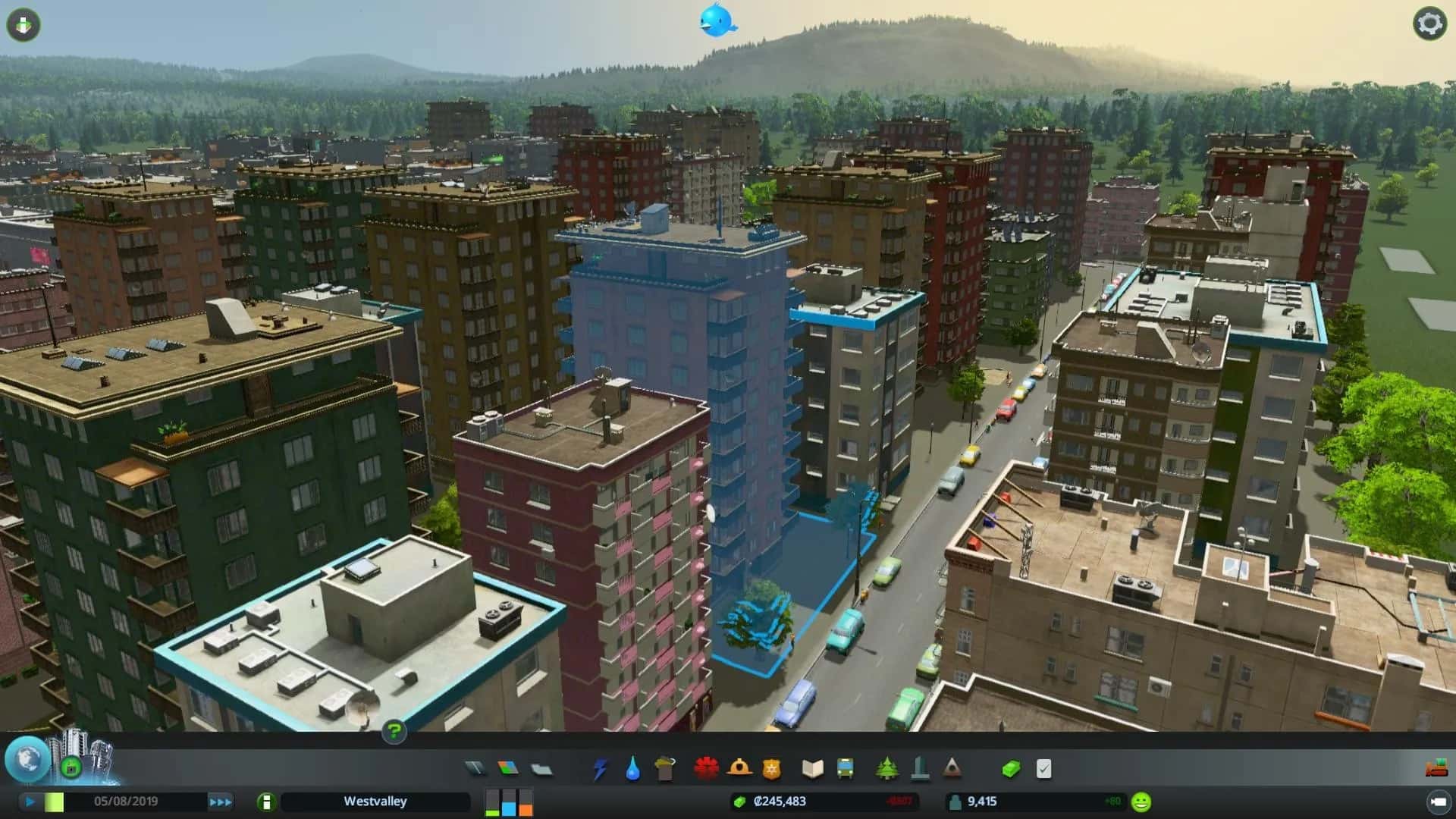1456x819 pixels.
Task: Toggle the free camera mode button
Action: point(23,24)
